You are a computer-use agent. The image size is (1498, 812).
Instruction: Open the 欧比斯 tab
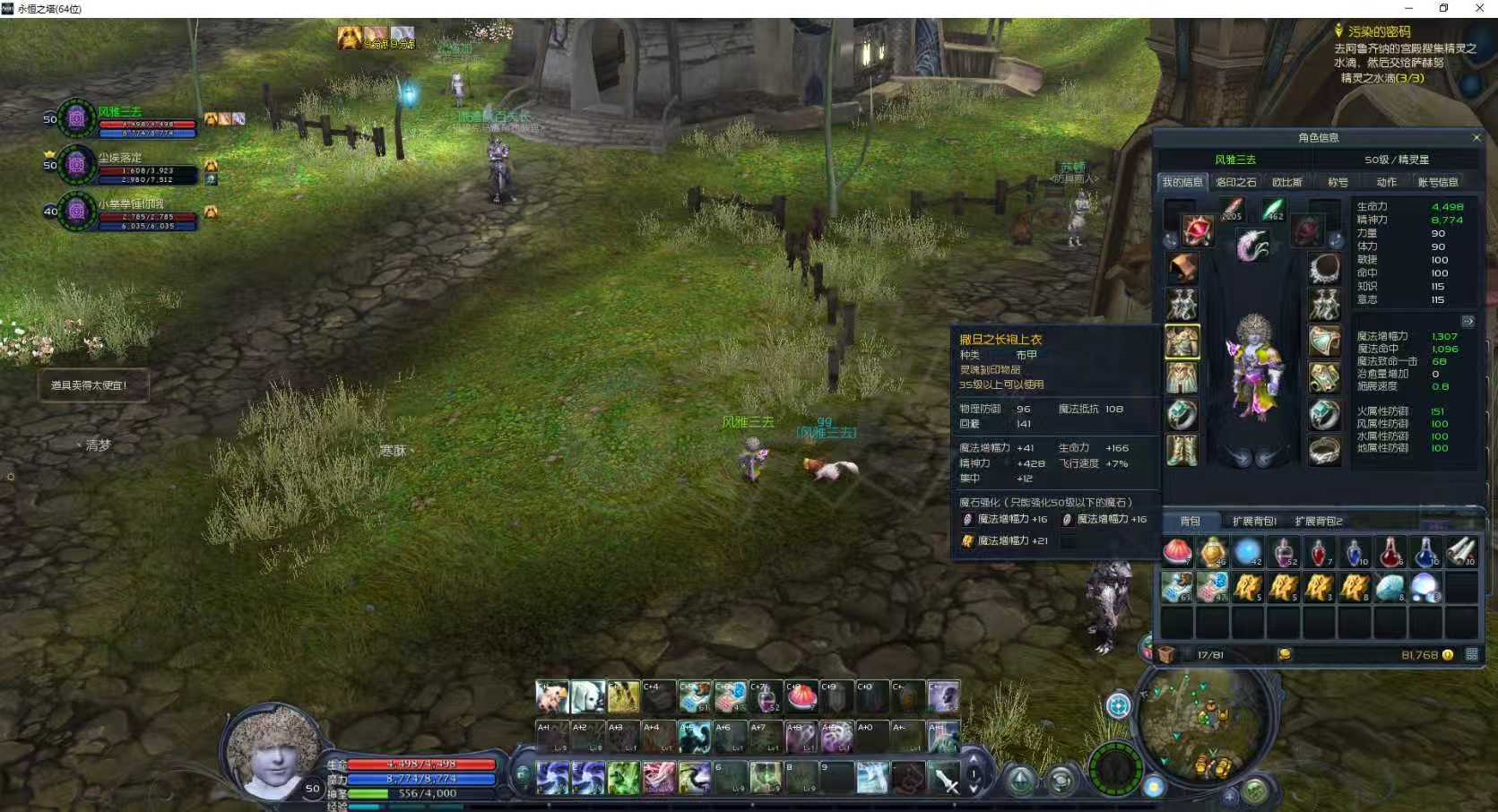click(1286, 182)
